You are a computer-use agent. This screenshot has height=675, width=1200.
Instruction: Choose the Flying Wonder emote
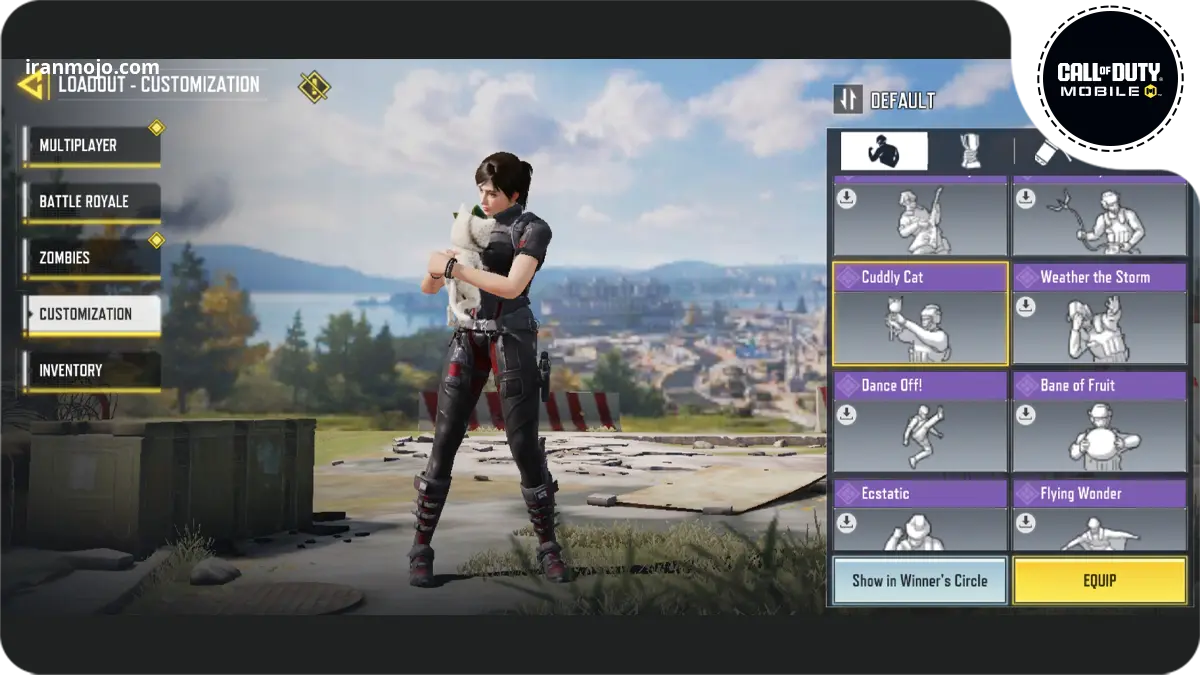[x=1099, y=514]
